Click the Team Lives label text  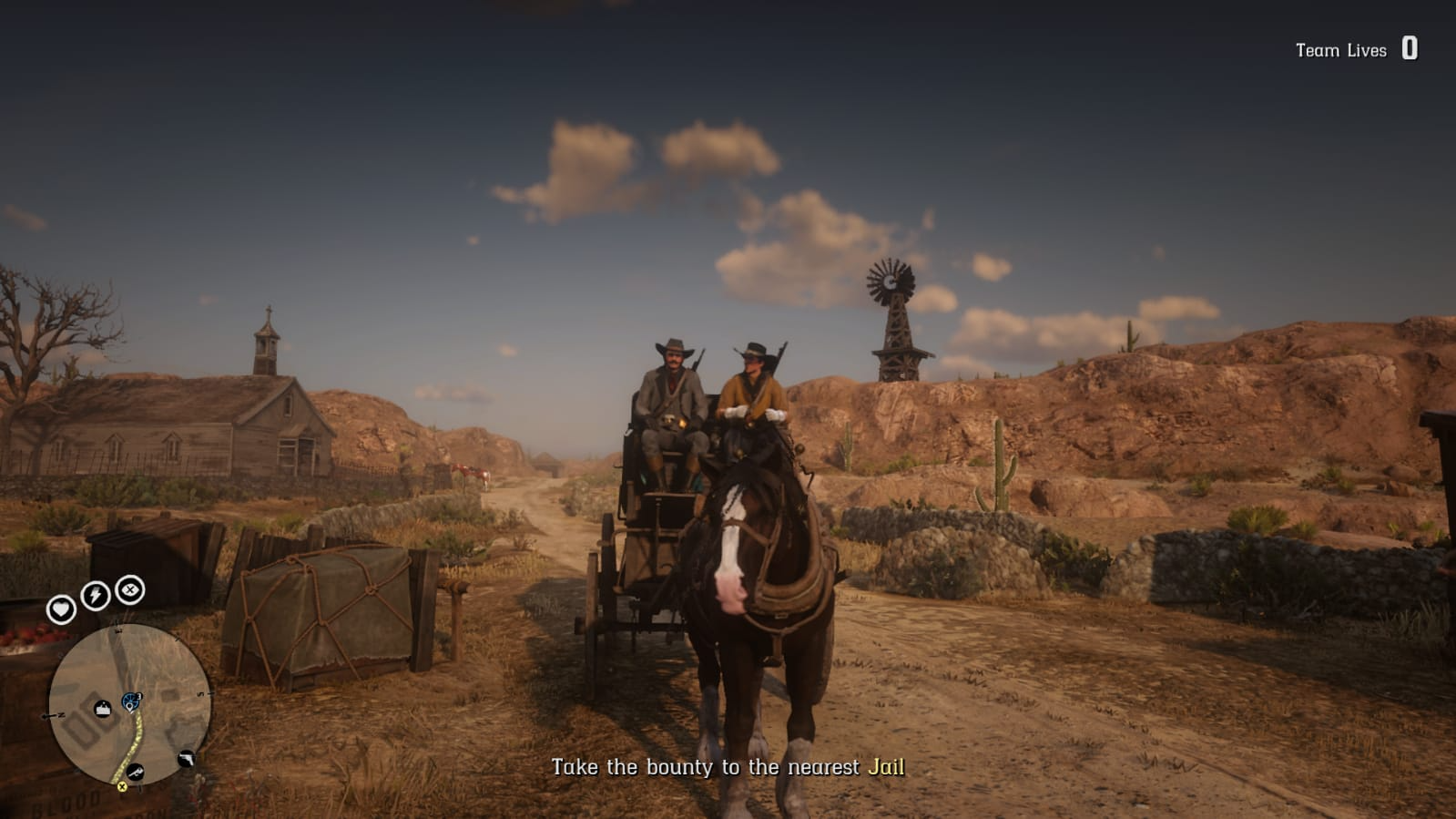tap(1340, 51)
